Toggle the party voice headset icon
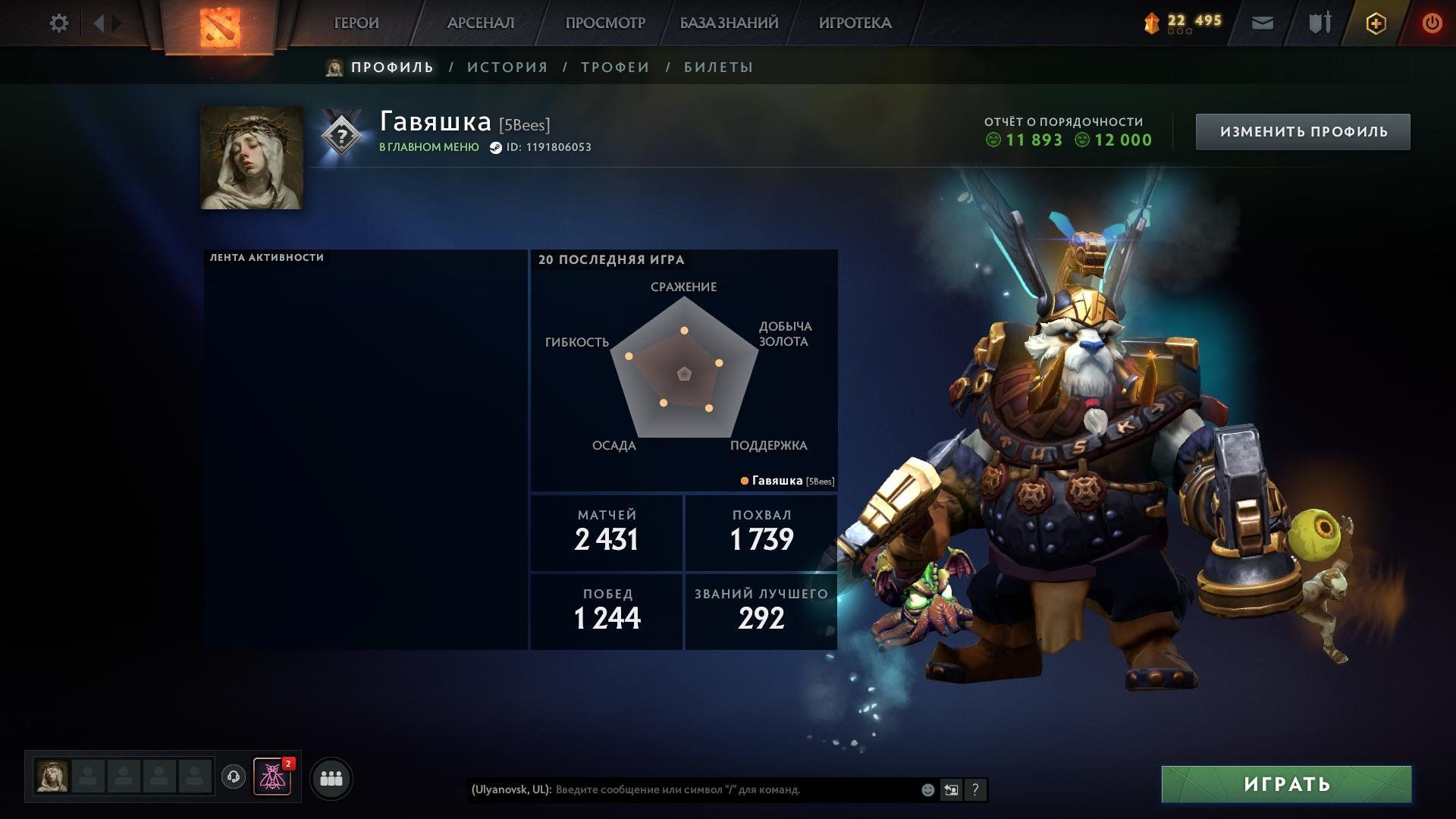 (x=234, y=777)
